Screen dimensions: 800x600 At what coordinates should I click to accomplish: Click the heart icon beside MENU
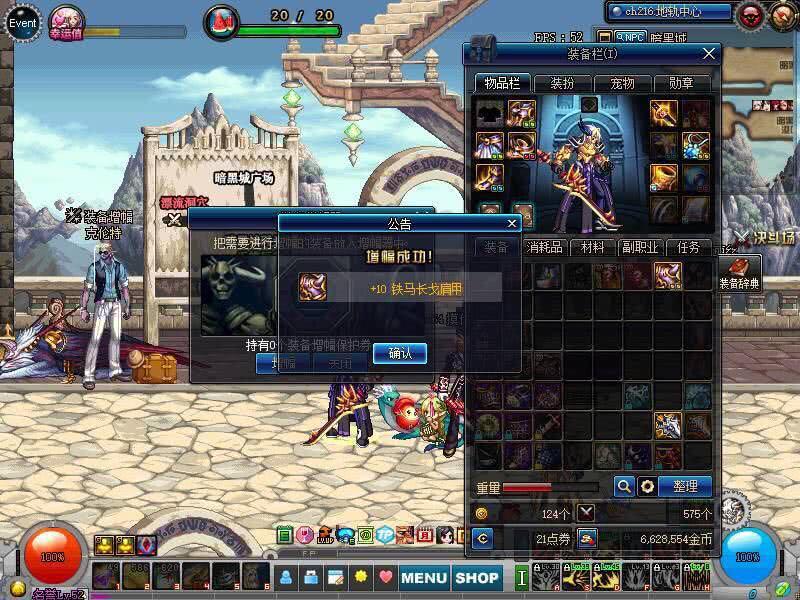pyautogui.click(x=386, y=577)
